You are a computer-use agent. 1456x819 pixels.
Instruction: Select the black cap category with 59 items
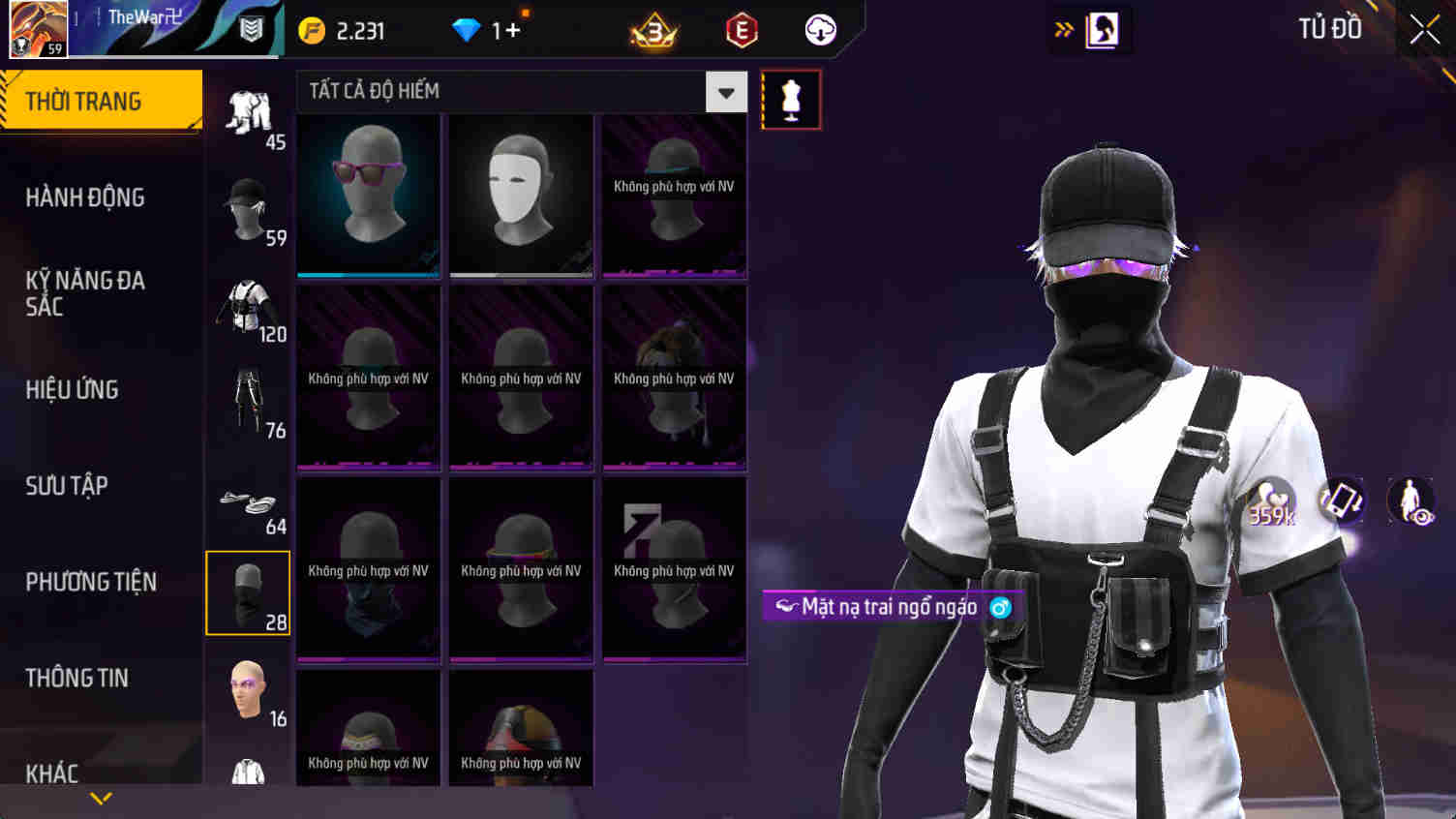click(247, 208)
